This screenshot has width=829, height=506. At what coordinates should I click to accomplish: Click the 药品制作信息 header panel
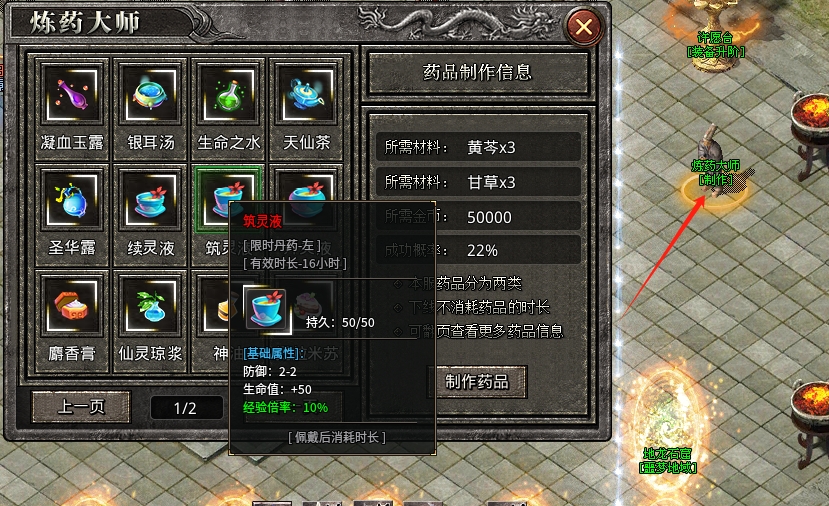478,72
